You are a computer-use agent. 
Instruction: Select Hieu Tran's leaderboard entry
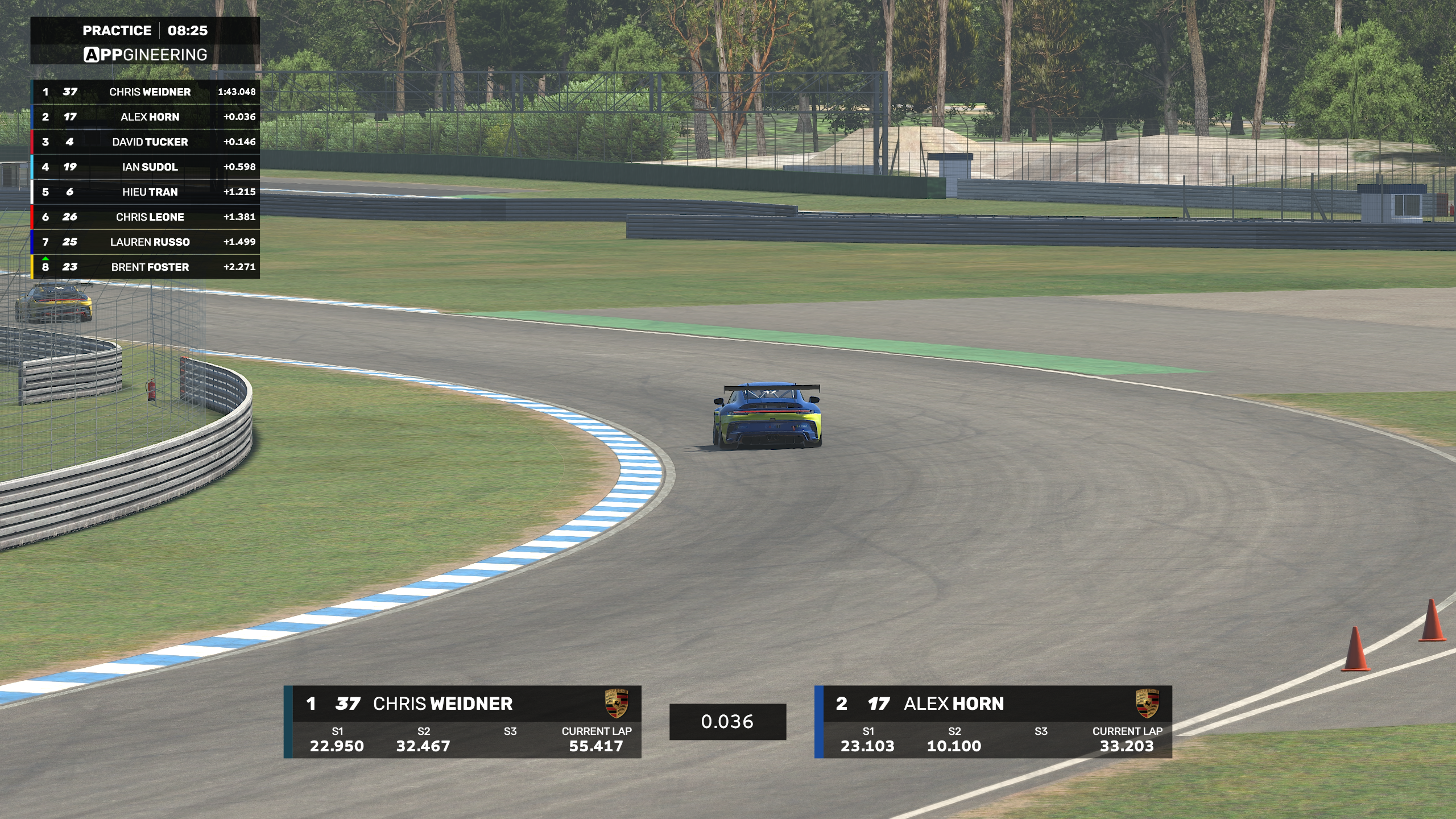pos(150,192)
